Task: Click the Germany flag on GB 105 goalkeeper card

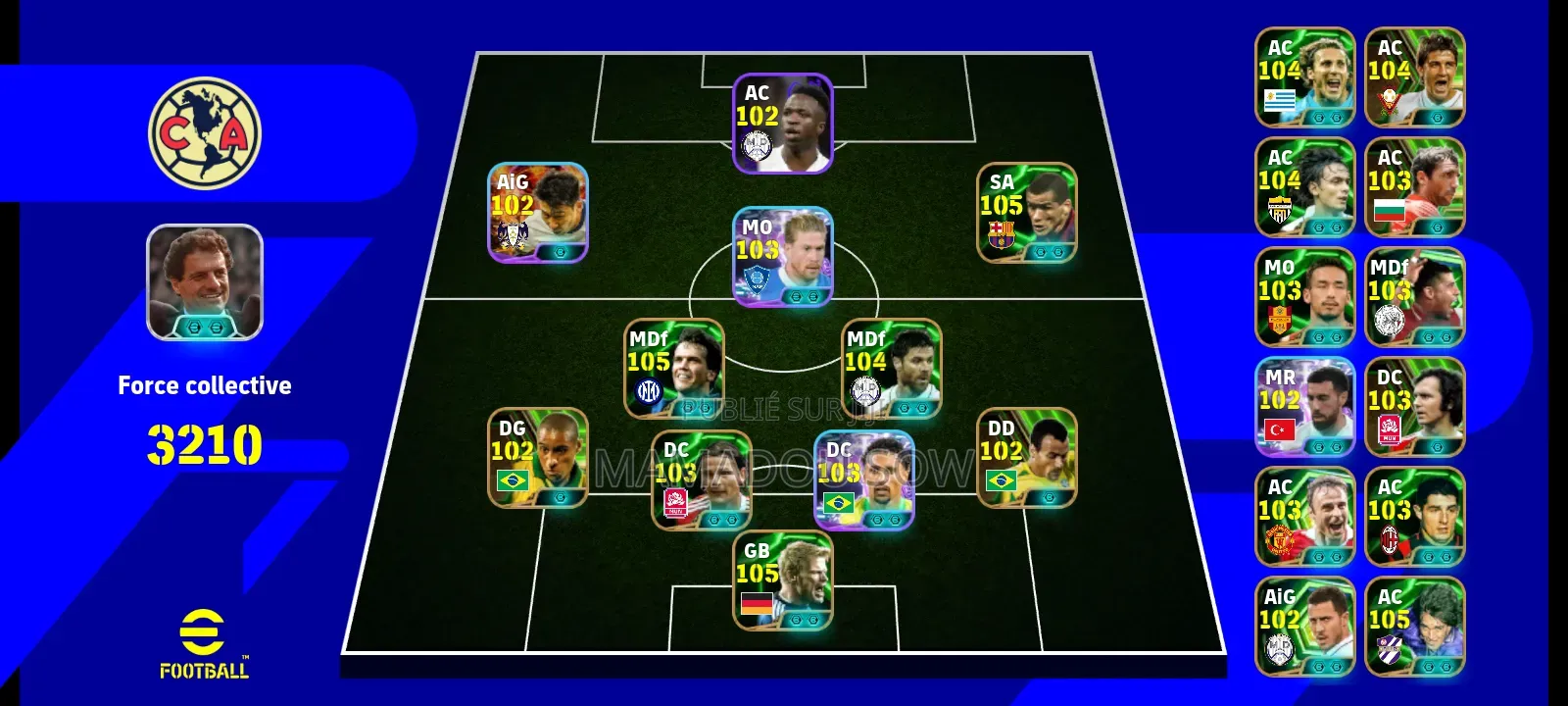Action: click(757, 605)
